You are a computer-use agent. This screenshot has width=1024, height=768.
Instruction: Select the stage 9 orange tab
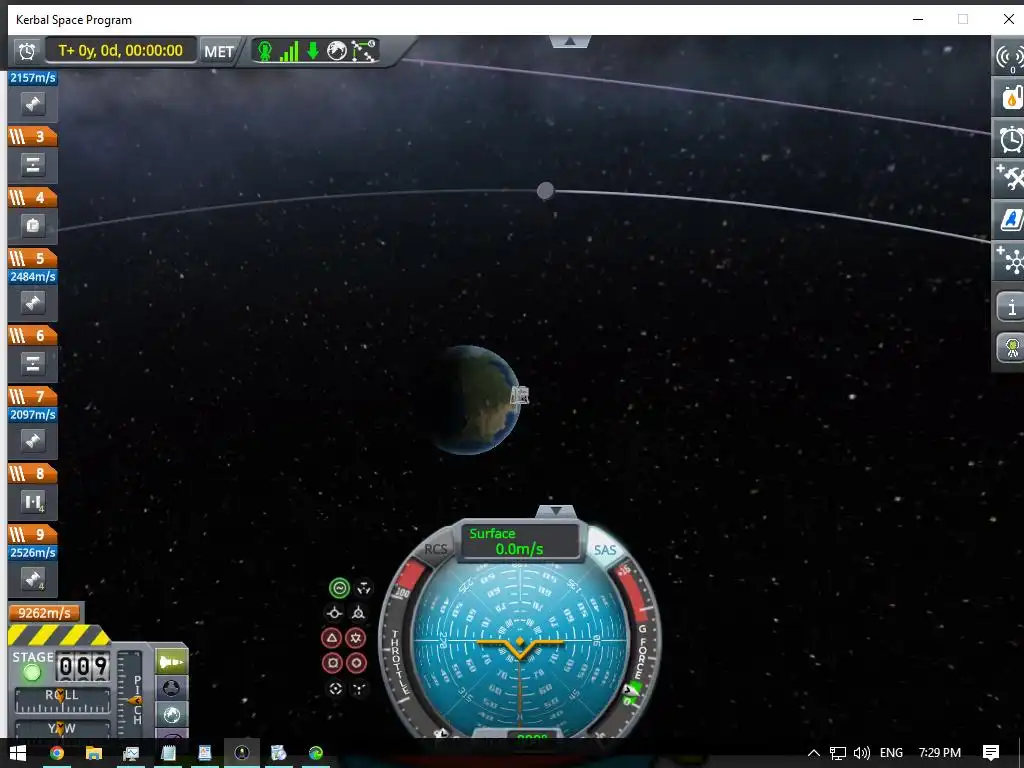tap(33, 535)
